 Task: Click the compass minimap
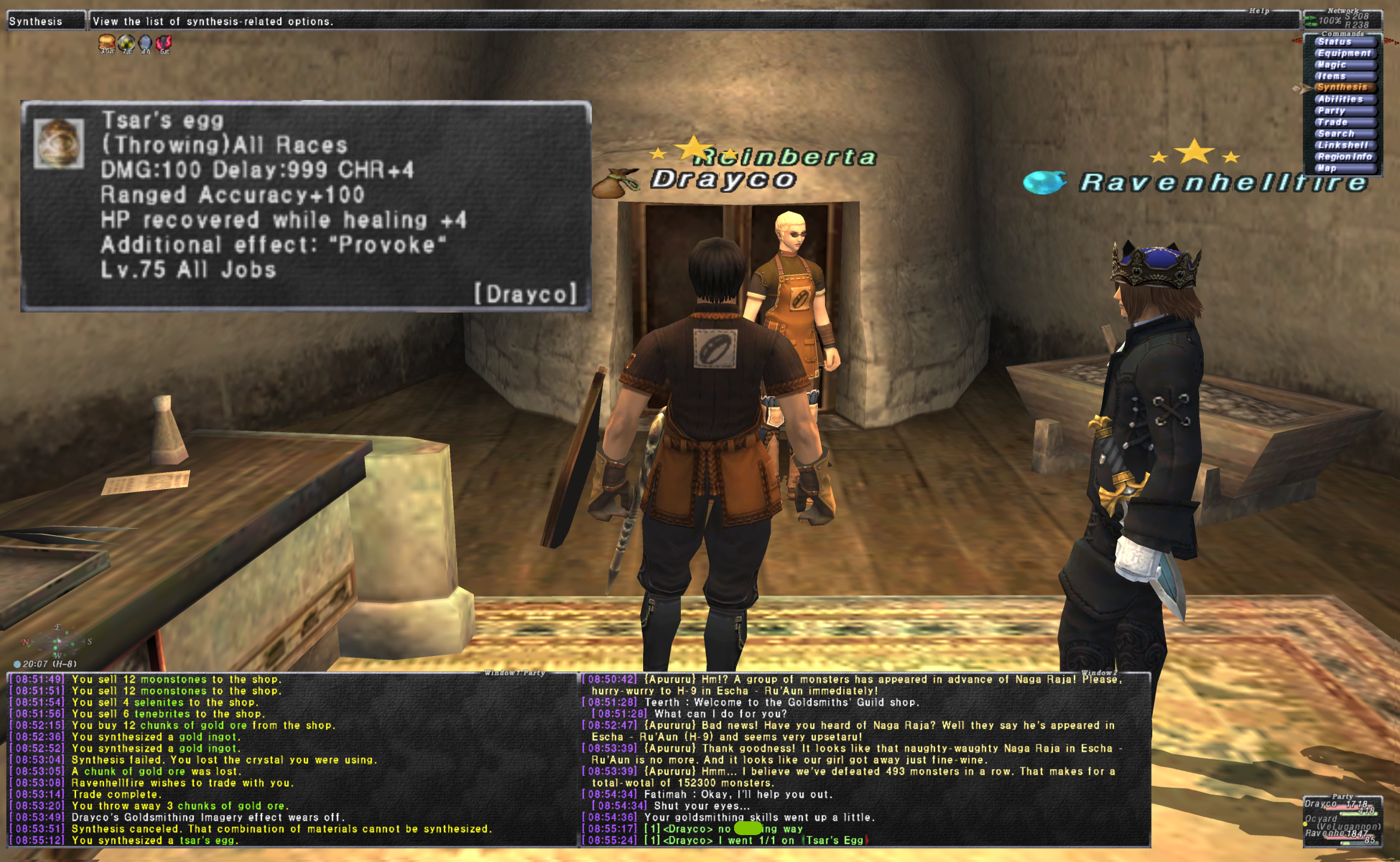pos(57,642)
